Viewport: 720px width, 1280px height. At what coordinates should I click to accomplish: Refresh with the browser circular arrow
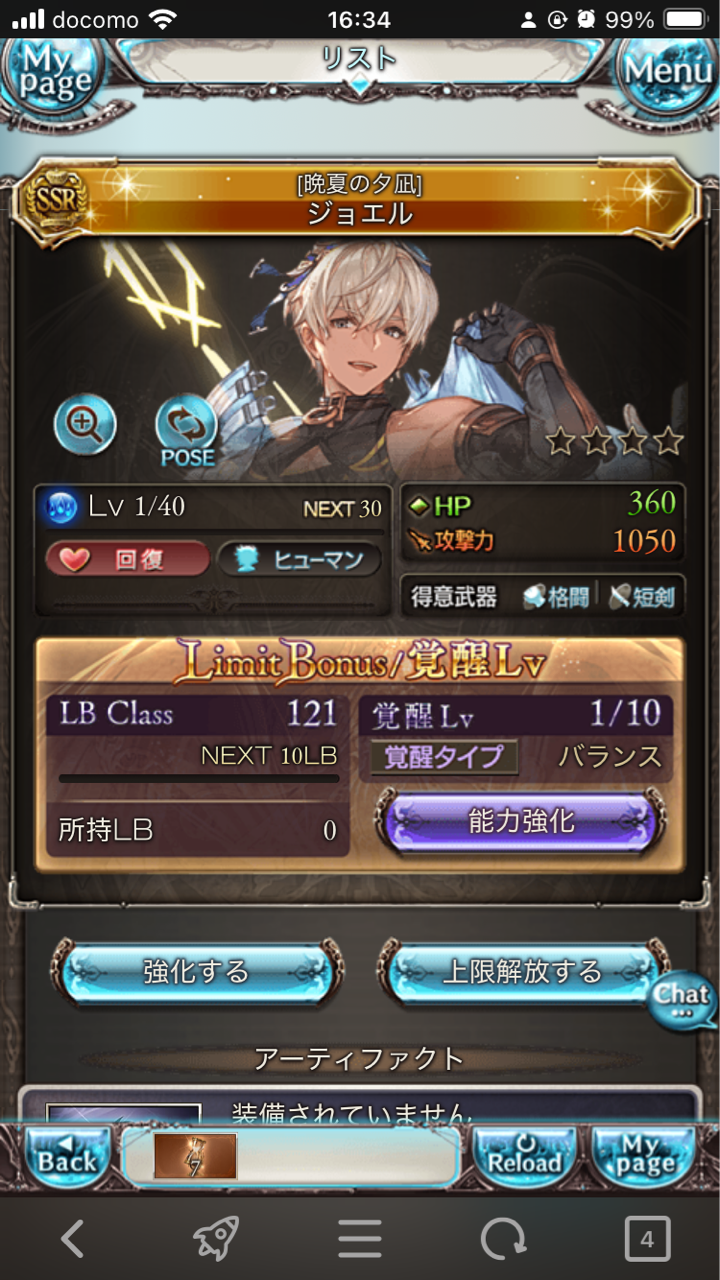(x=503, y=1240)
